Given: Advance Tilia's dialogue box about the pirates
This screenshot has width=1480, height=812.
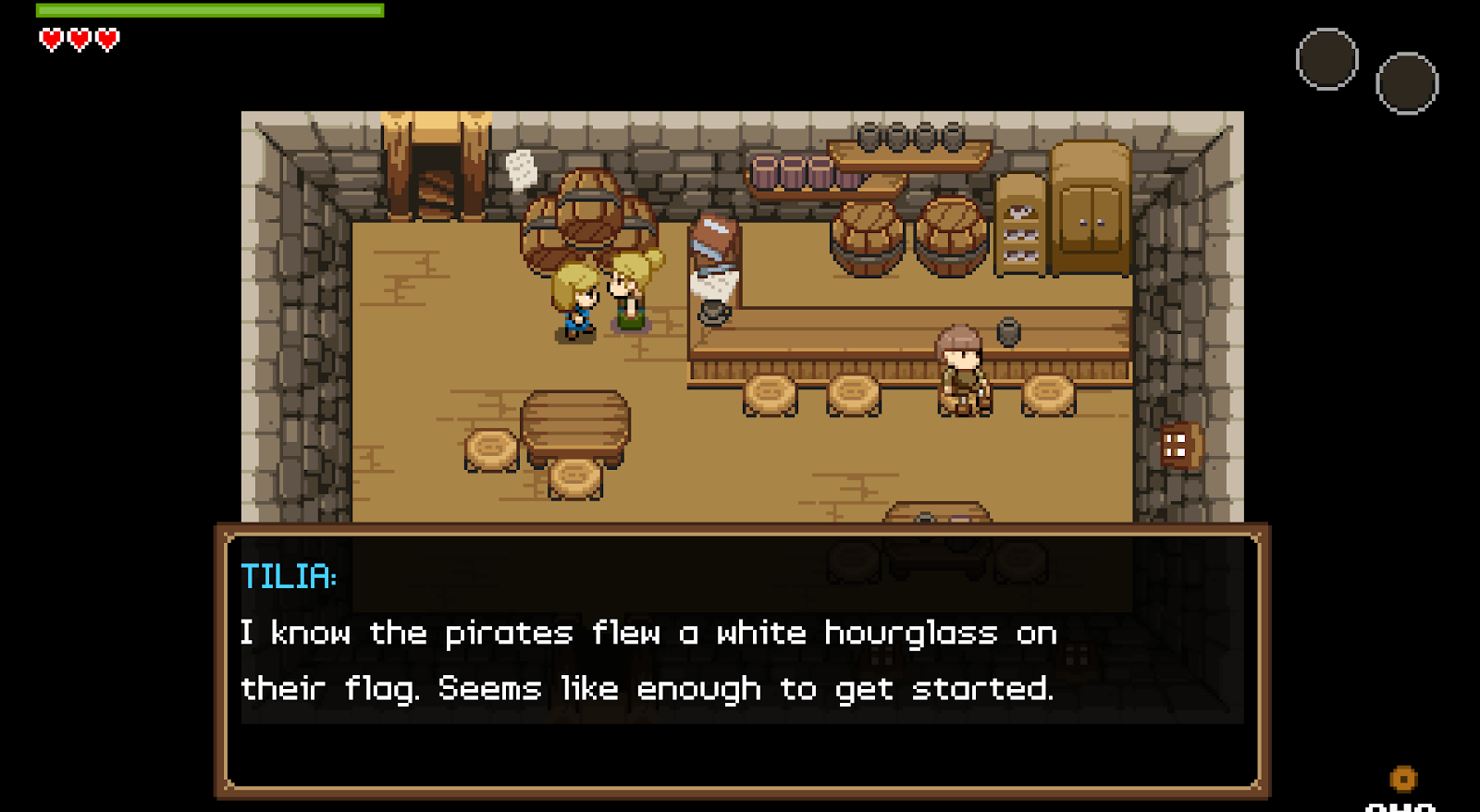Looking at the screenshot, I should (x=742, y=661).
